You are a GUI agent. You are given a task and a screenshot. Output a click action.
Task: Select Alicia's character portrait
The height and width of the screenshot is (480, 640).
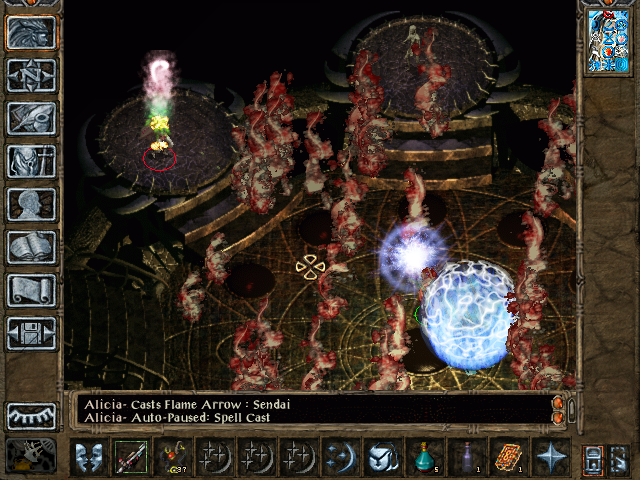click(608, 42)
